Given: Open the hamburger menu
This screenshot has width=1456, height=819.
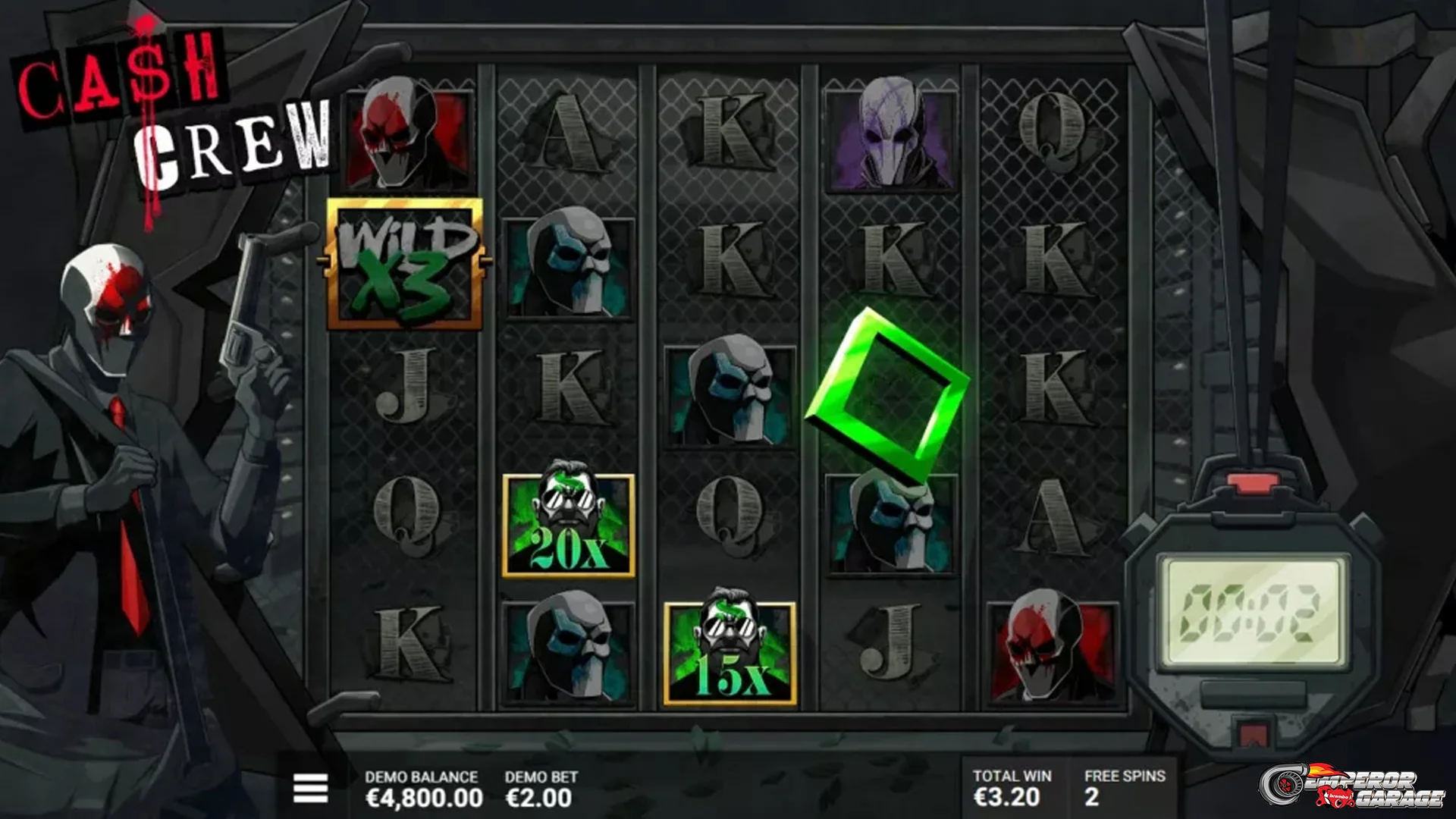Looking at the screenshot, I should [310, 788].
